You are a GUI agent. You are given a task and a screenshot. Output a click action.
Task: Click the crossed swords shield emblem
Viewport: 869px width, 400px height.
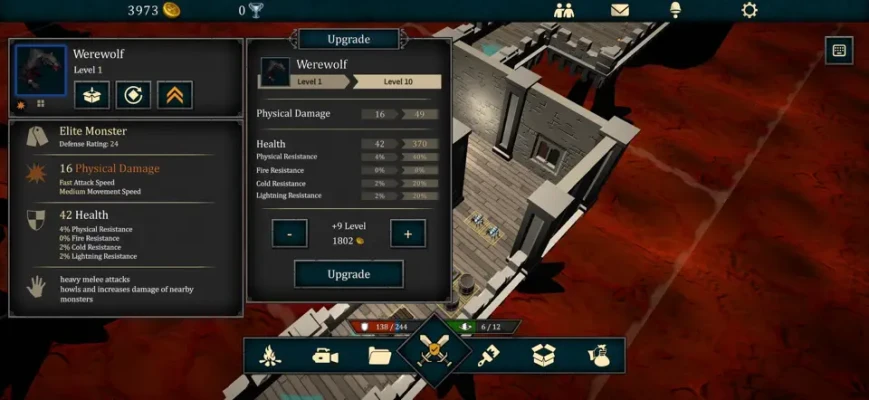[x=435, y=351]
